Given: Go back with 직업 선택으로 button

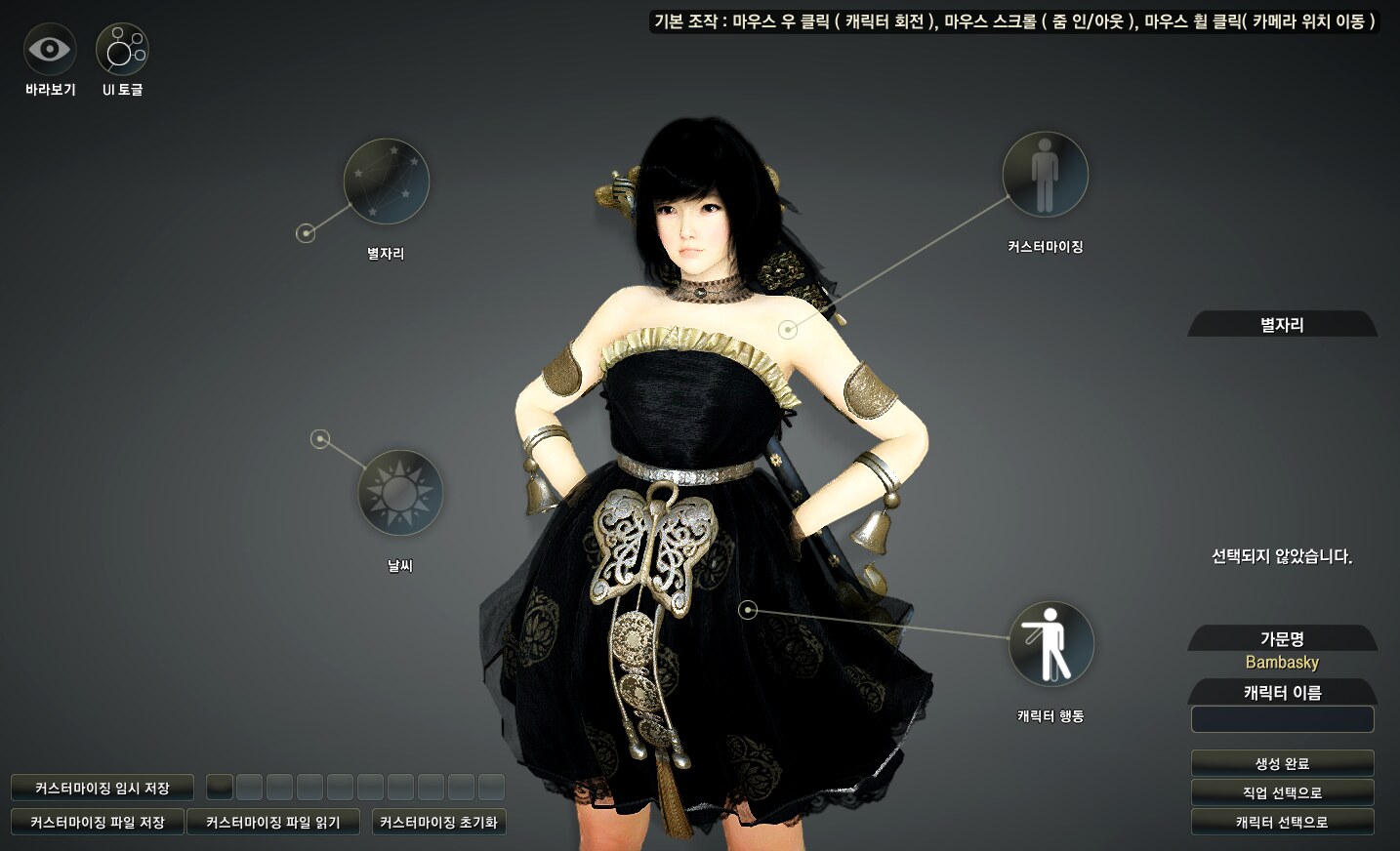Looking at the screenshot, I should point(1282,792).
